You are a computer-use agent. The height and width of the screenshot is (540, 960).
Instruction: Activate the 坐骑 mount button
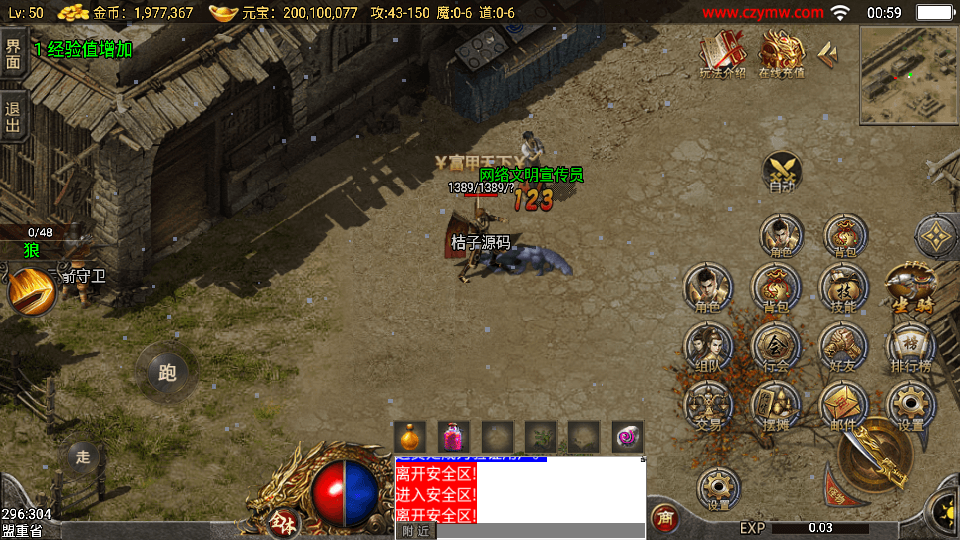pyautogui.click(x=909, y=288)
